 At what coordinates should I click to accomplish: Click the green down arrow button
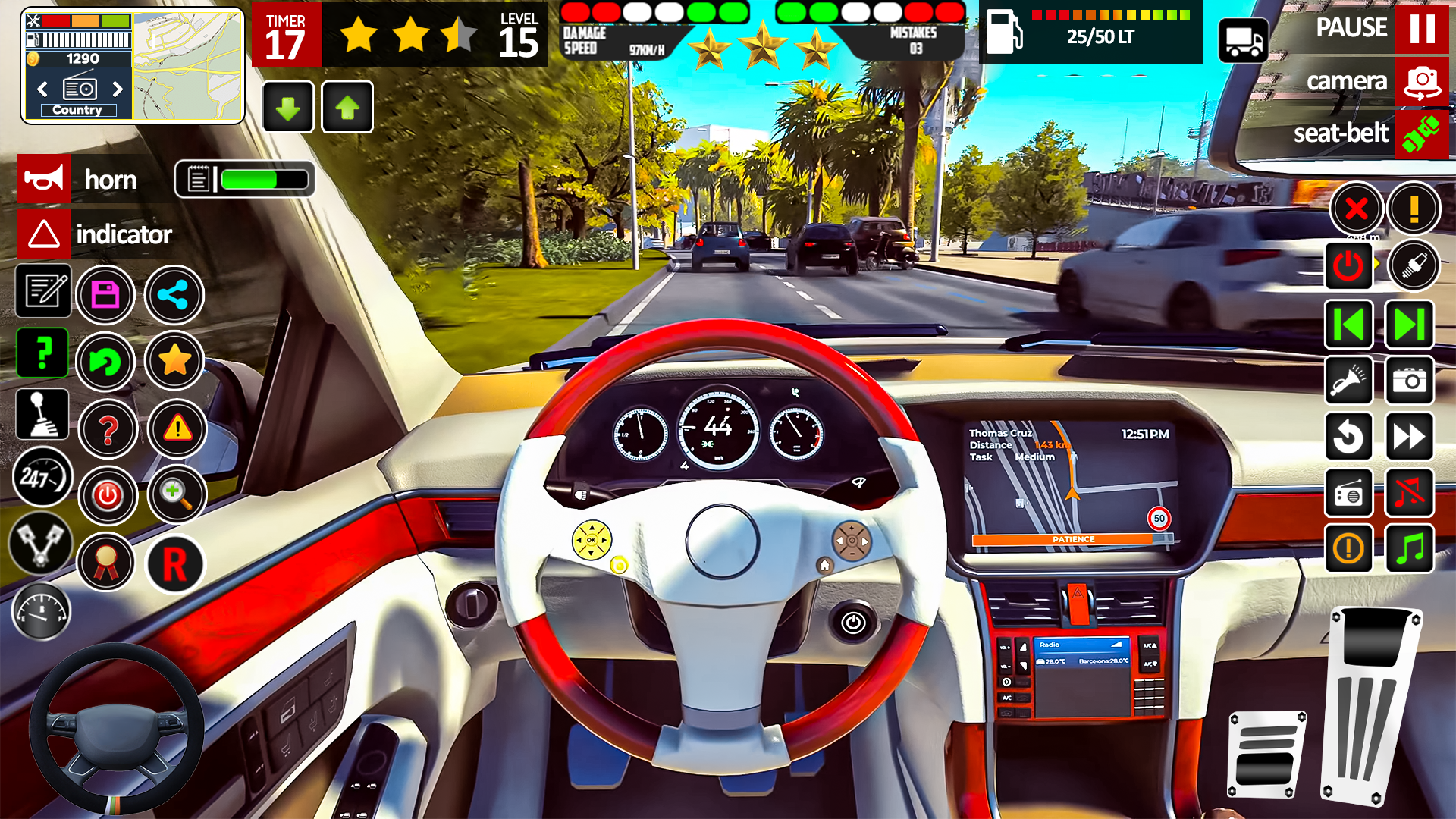(x=288, y=108)
